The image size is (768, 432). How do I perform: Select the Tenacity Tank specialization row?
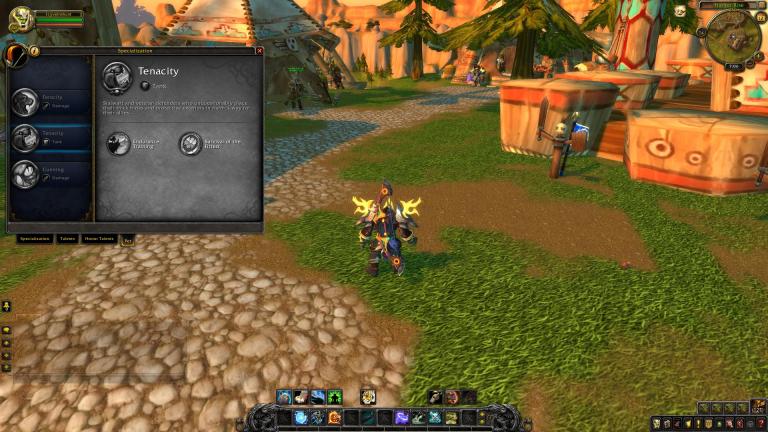pyautogui.click(x=50, y=137)
